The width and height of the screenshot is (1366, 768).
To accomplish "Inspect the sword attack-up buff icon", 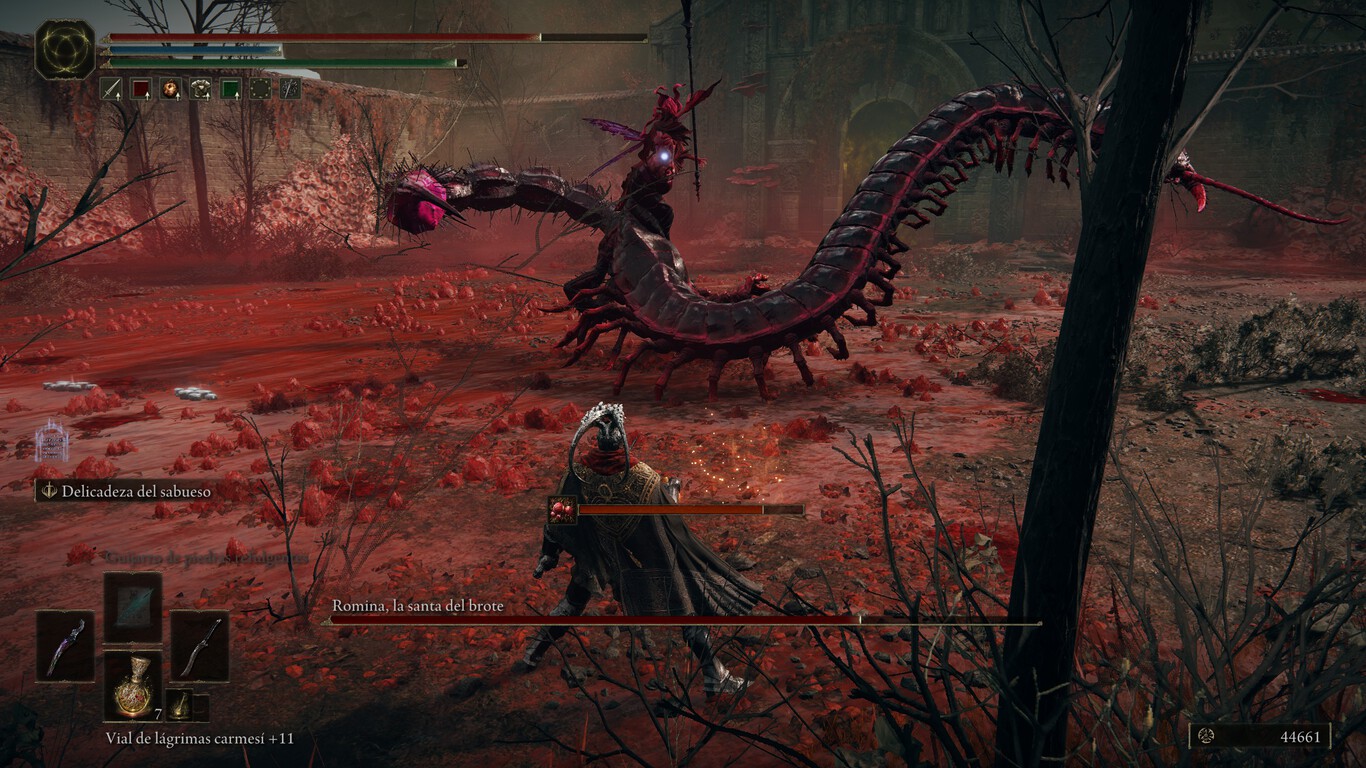I will pos(110,89).
